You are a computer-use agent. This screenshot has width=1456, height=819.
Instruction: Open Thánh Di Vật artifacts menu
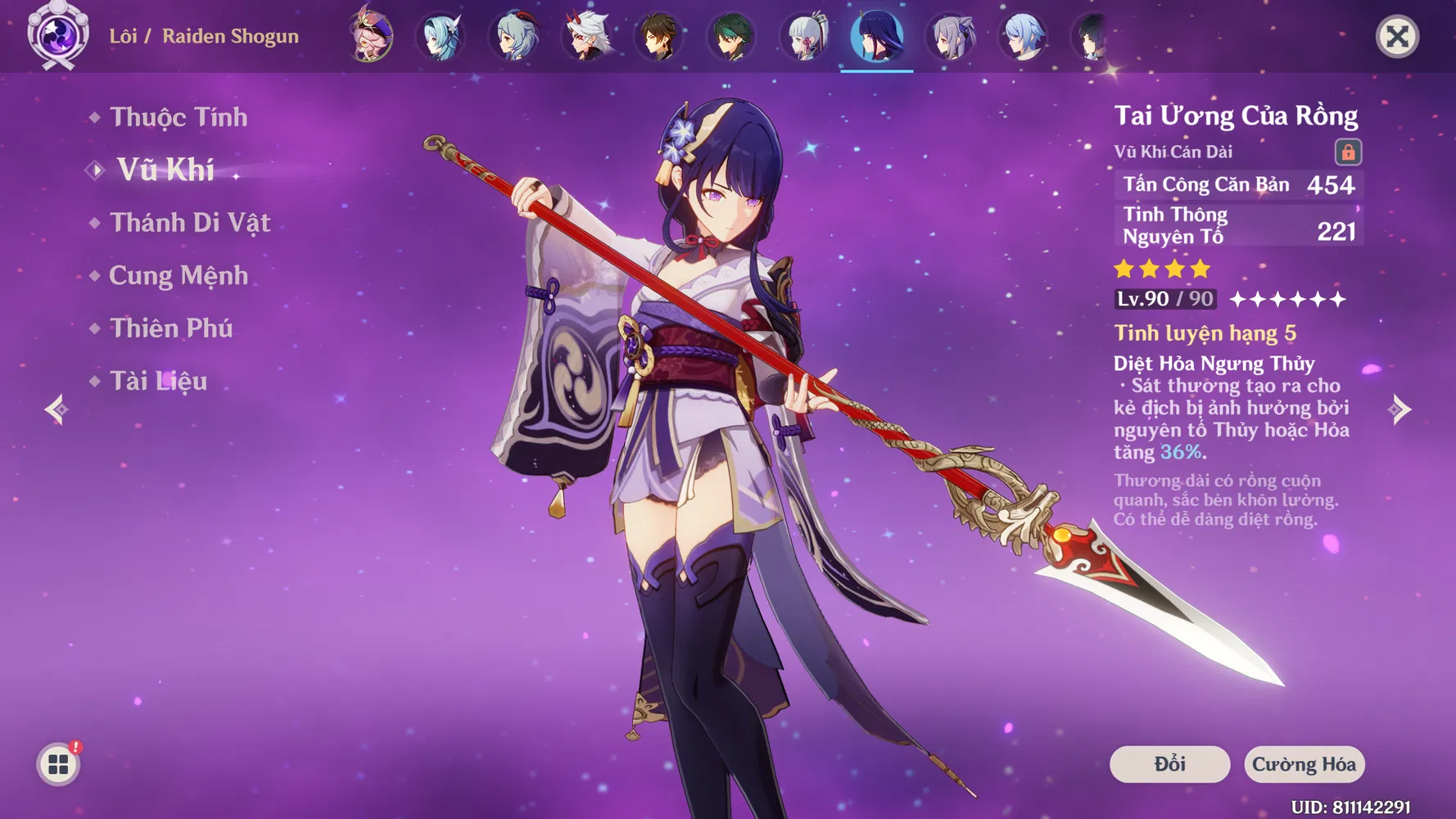click(x=190, y=223)
